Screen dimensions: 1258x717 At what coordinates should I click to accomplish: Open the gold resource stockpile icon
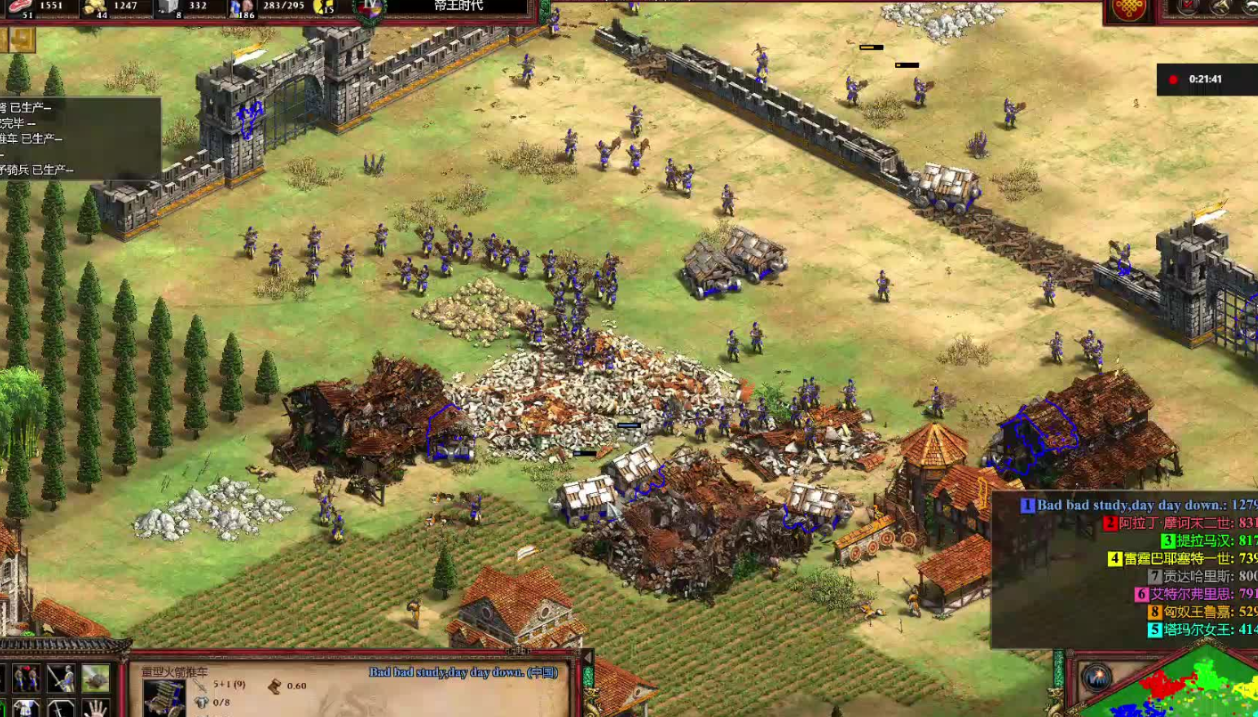click(95, 7)
